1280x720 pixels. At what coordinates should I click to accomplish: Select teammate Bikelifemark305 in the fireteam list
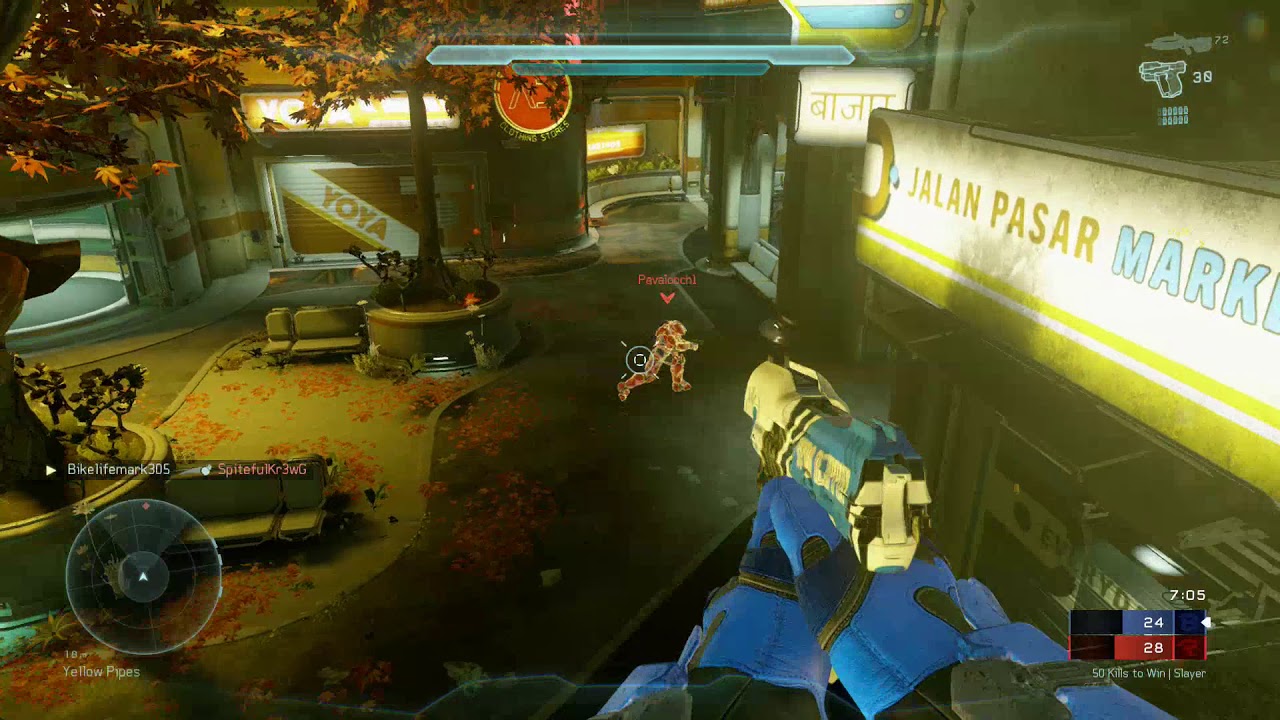coord(118,469)
